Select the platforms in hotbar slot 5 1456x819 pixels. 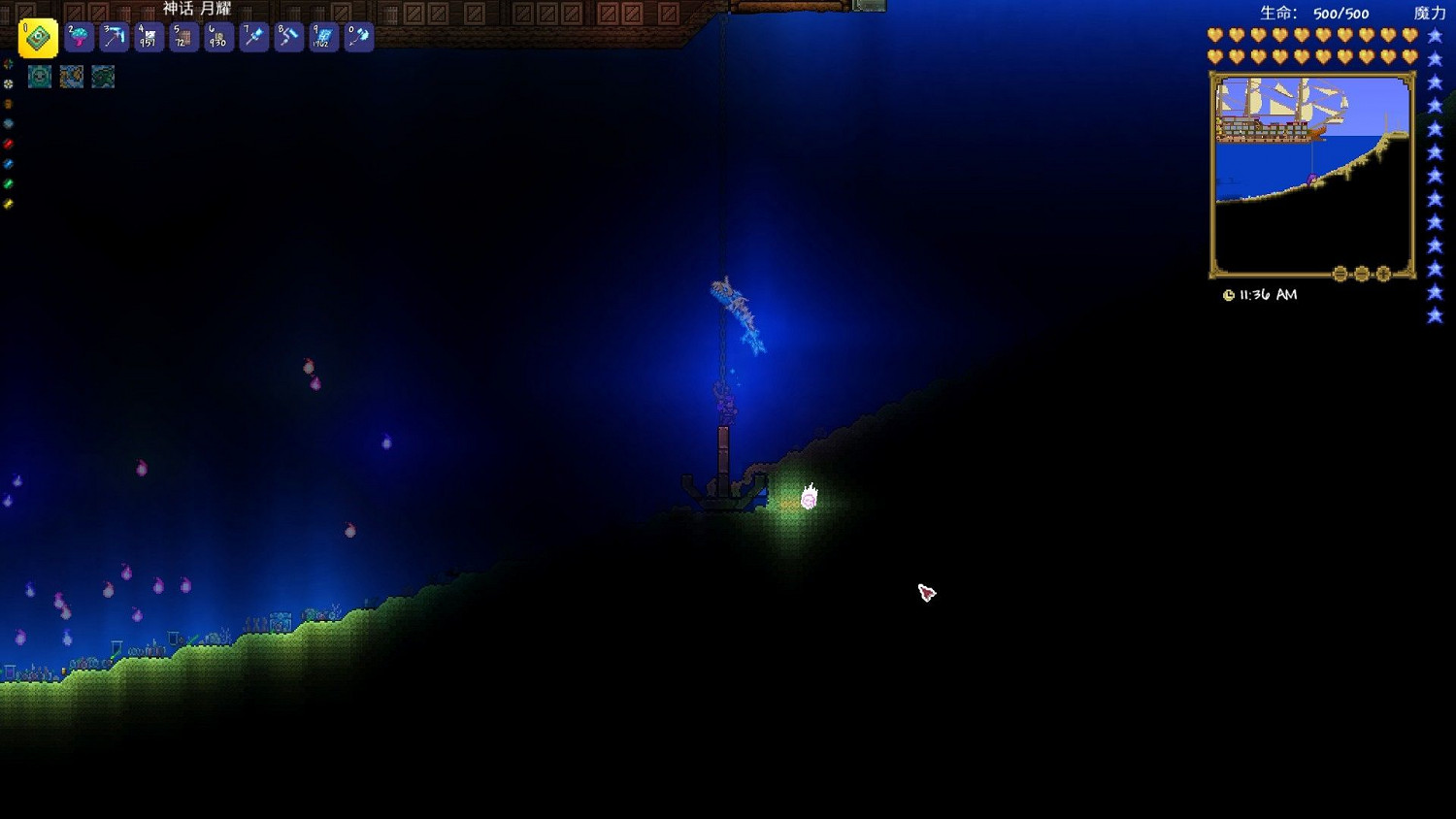[x=182, y=39]
